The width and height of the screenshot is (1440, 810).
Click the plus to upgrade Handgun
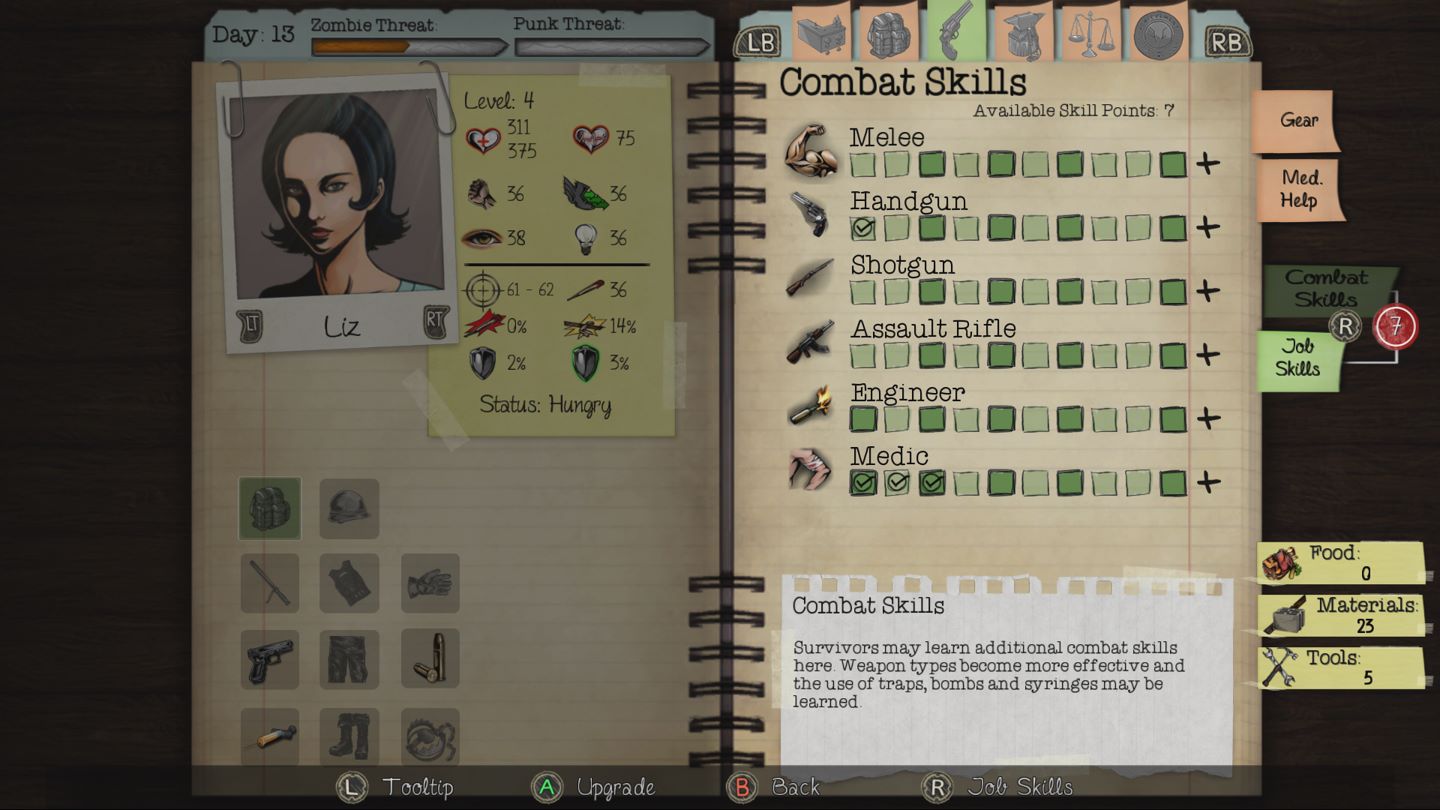[1207, 228]
